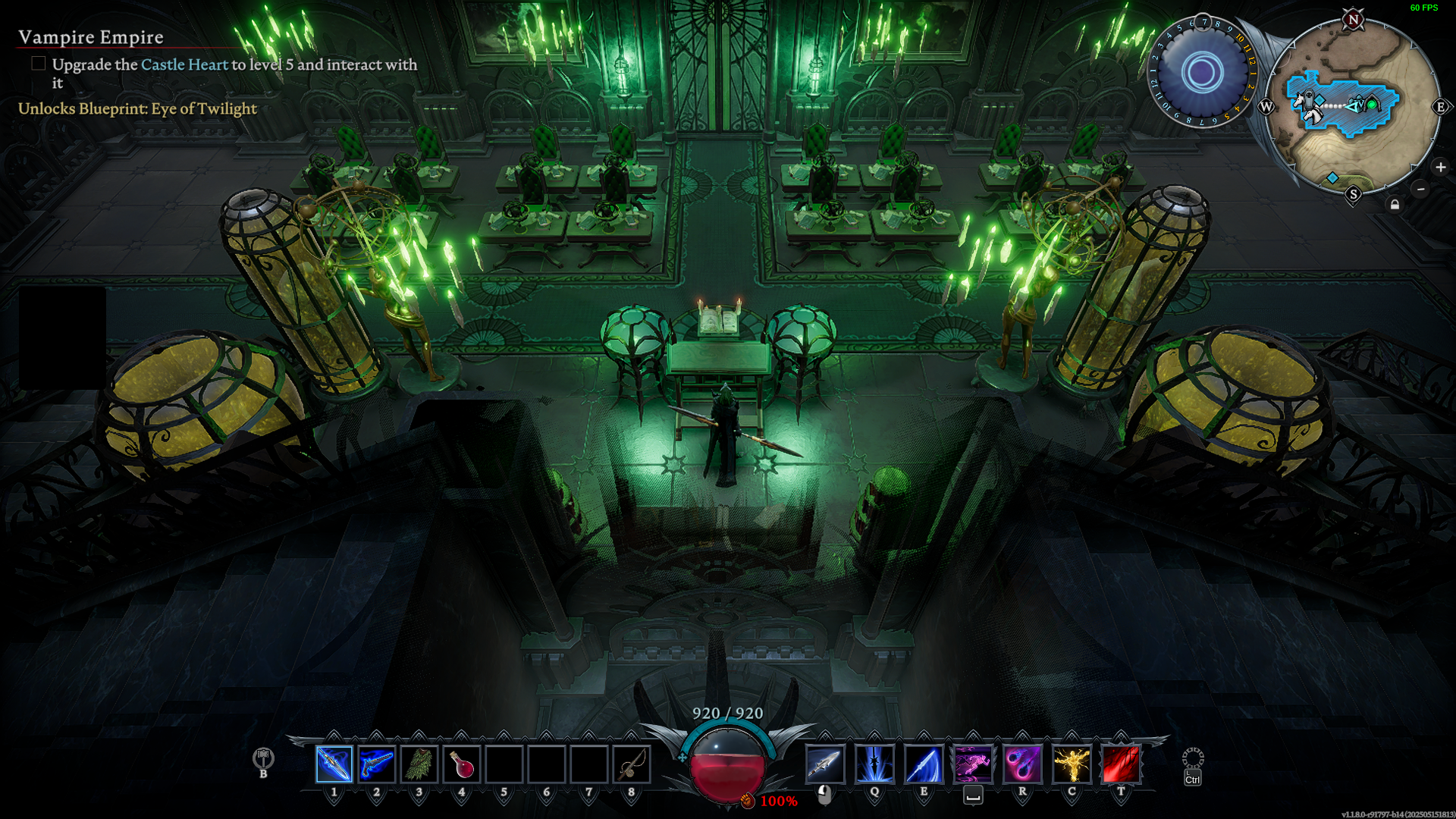Open the circular action wheel icon
Image resolution: width=1456 pixels, height=819 pixels.
tap(1193, 758)
